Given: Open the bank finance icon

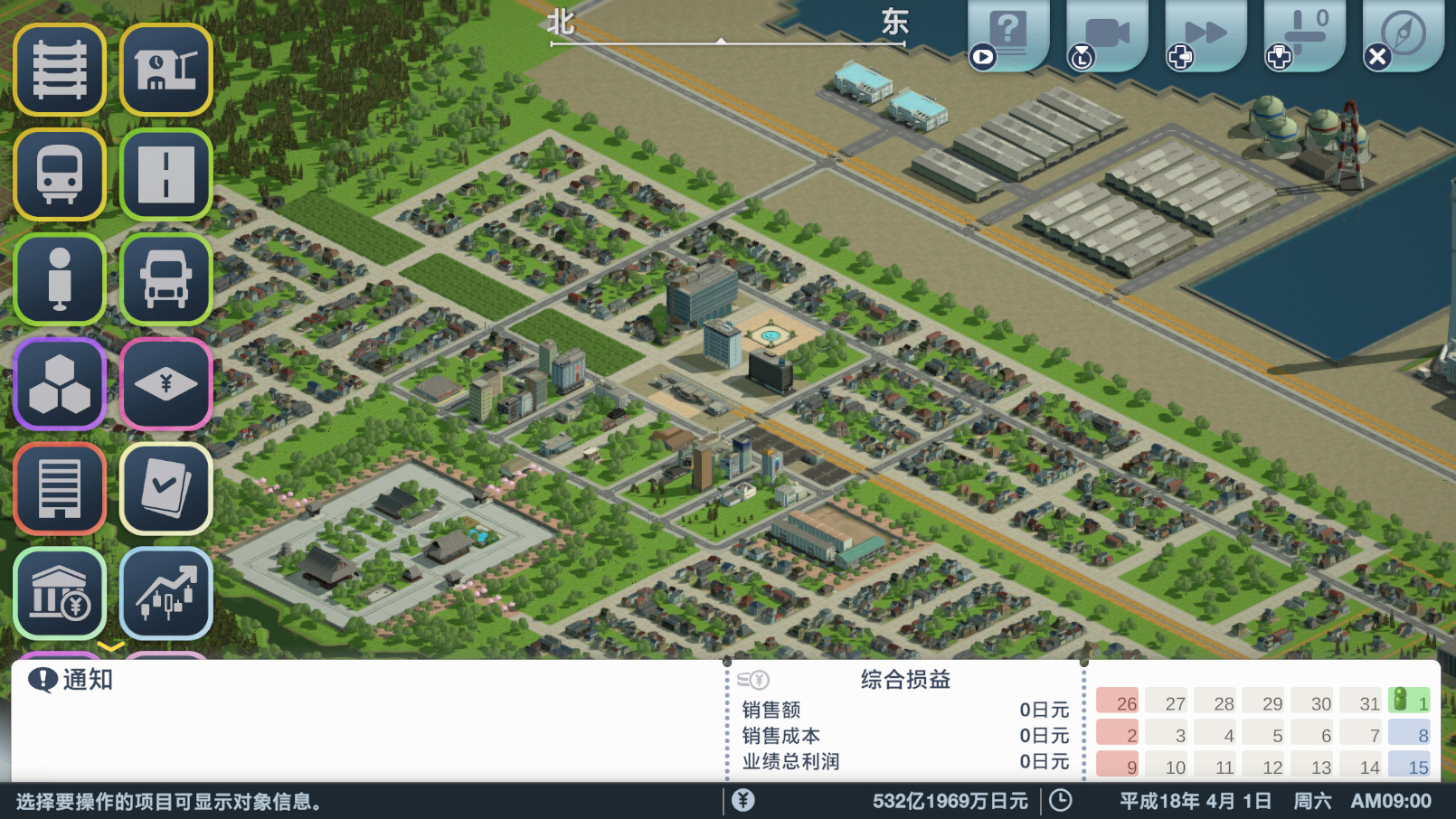Looking at the screenshot, I should coord(59,592).
